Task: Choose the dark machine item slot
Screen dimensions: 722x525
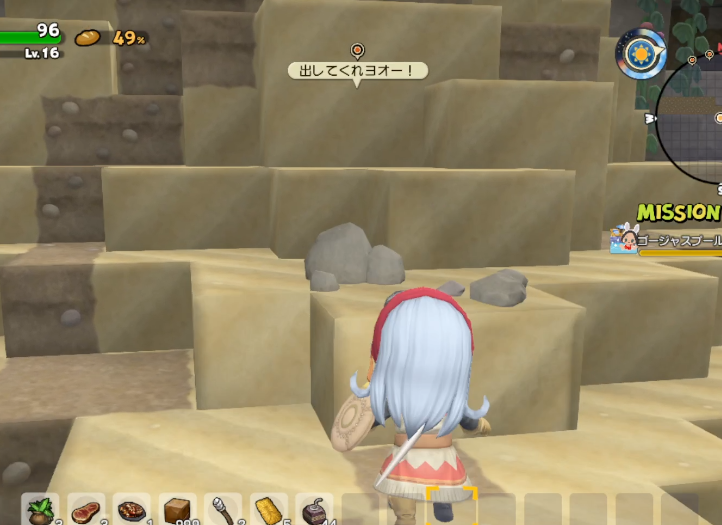Action: (x=315, y=510)
